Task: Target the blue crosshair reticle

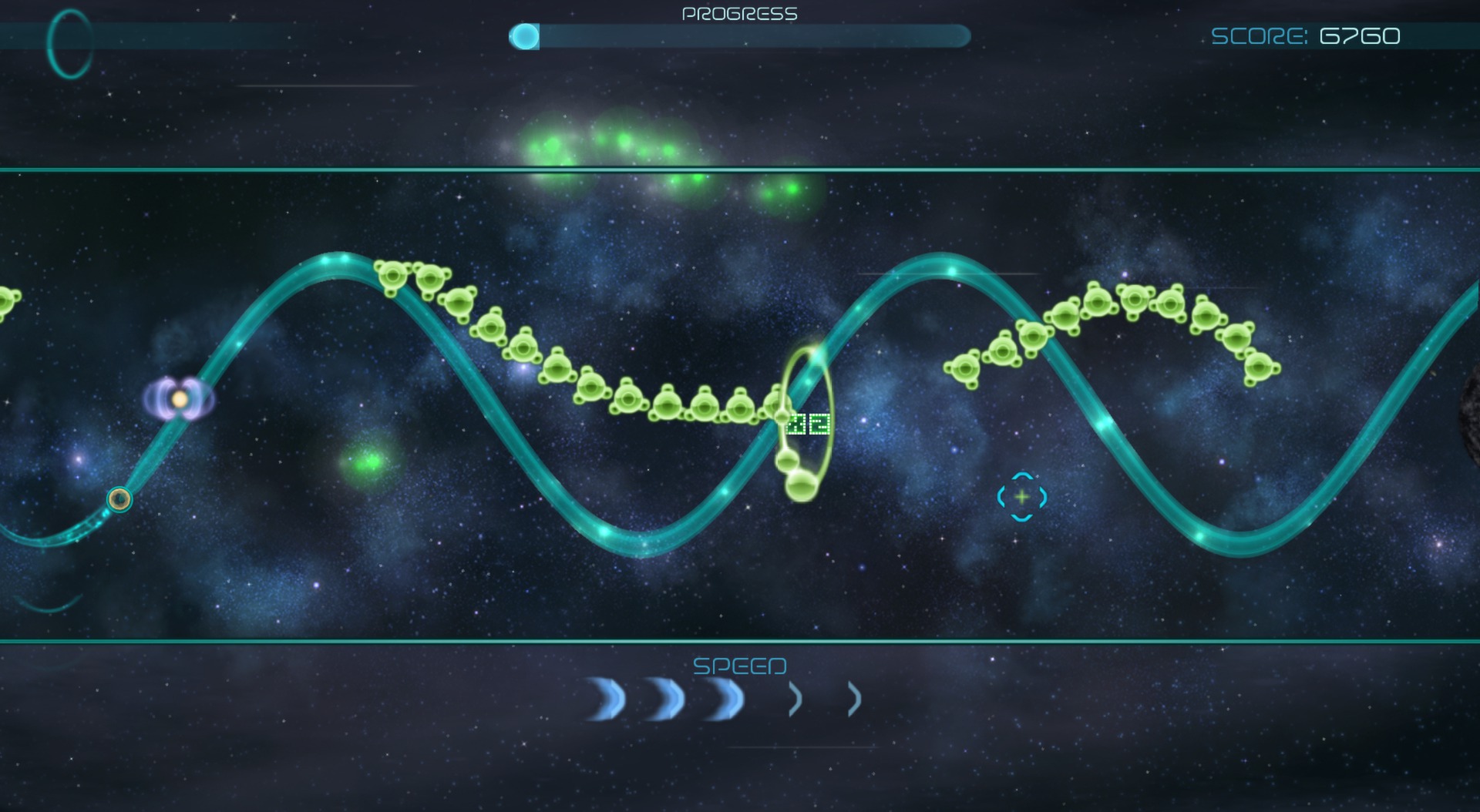Action: pos(1021,498)
